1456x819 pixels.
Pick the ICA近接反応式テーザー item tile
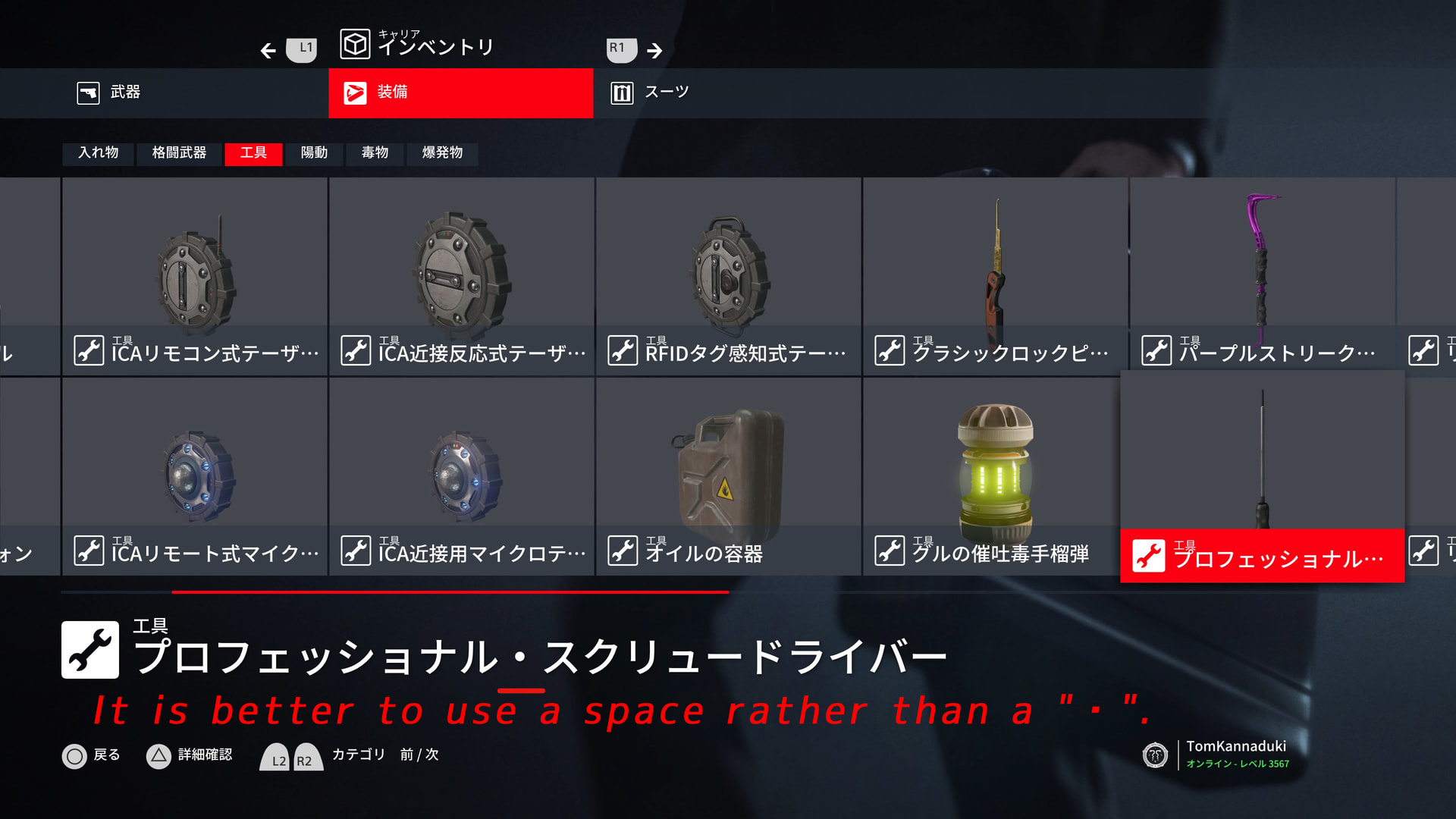462,277
